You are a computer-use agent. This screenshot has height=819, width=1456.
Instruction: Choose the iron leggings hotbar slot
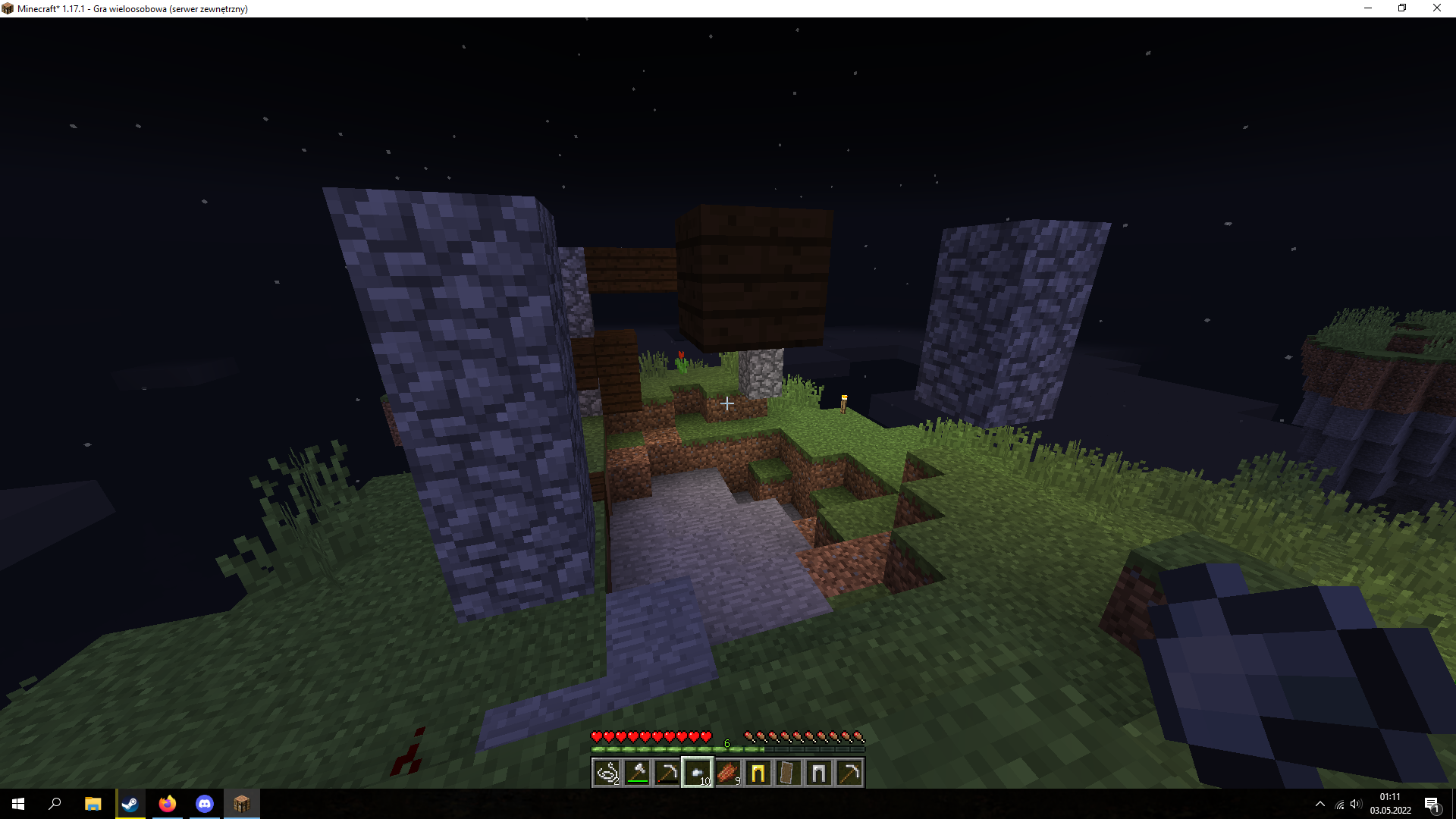(x=819, y=773)
